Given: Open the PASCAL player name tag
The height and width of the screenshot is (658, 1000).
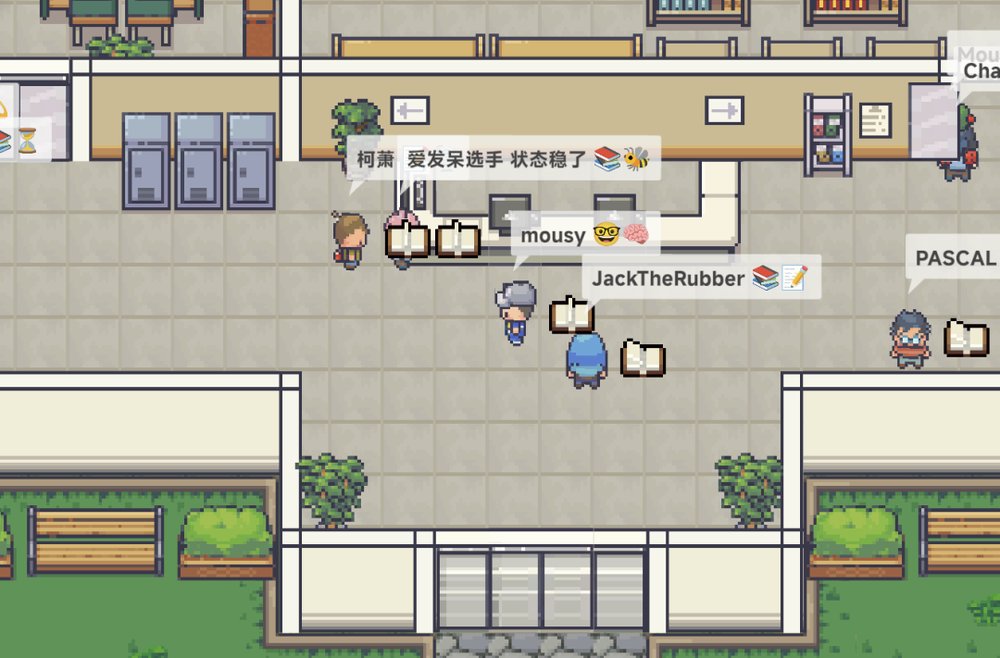Looking at the screenshot, I should [x=954, y=258].
